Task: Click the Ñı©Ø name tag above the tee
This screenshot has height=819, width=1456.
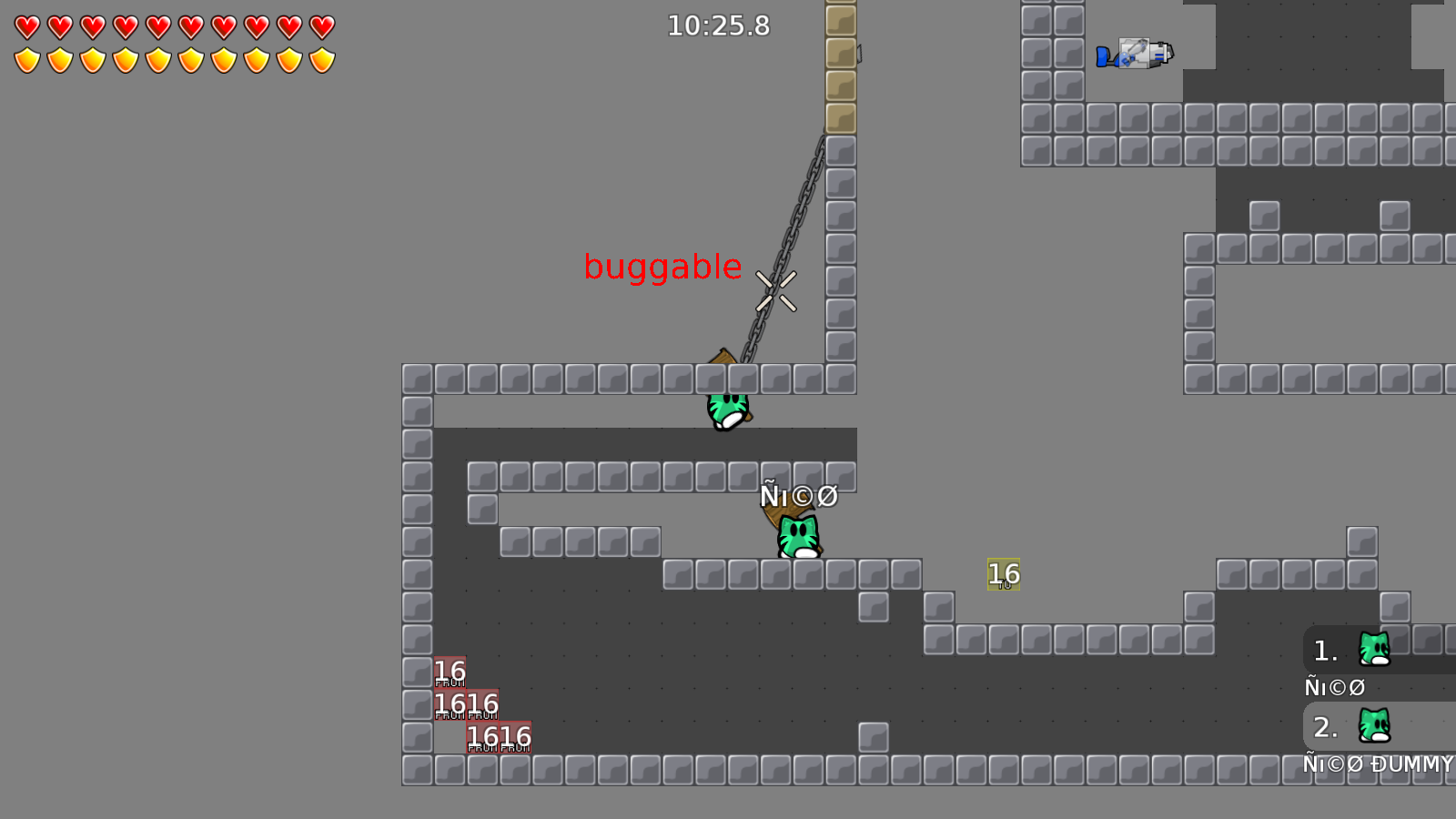Action: (x=799, y=496)
